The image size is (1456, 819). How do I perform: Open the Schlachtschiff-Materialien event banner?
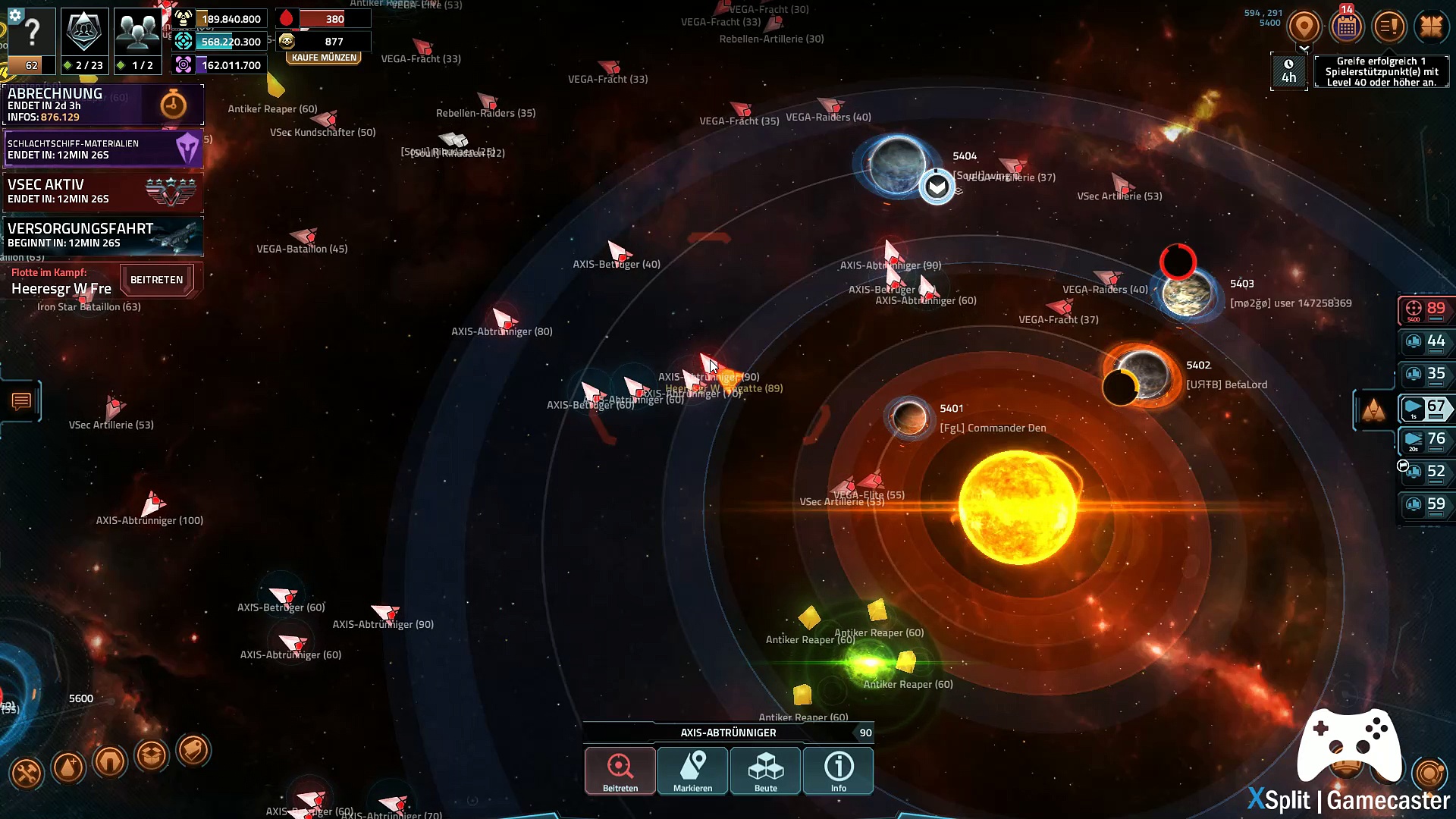click(103, 149)
